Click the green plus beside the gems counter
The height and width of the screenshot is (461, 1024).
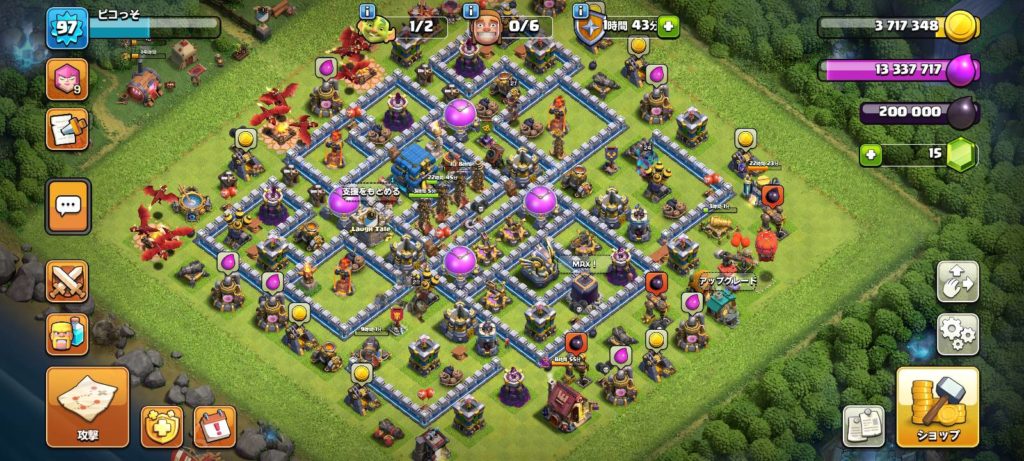pos(871,154)
